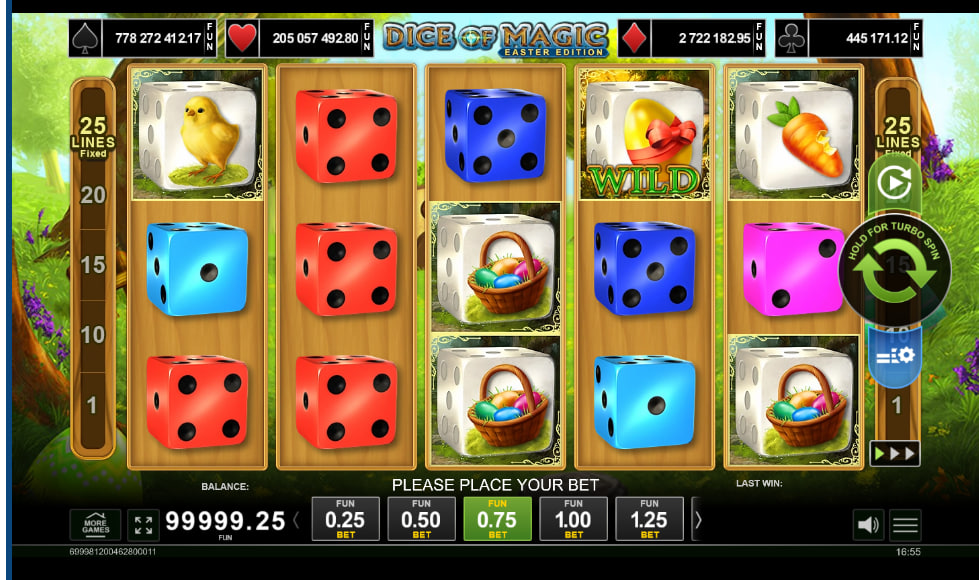Pick the green 0.75 bet button
Screen dimensions: 979x580
497,519
